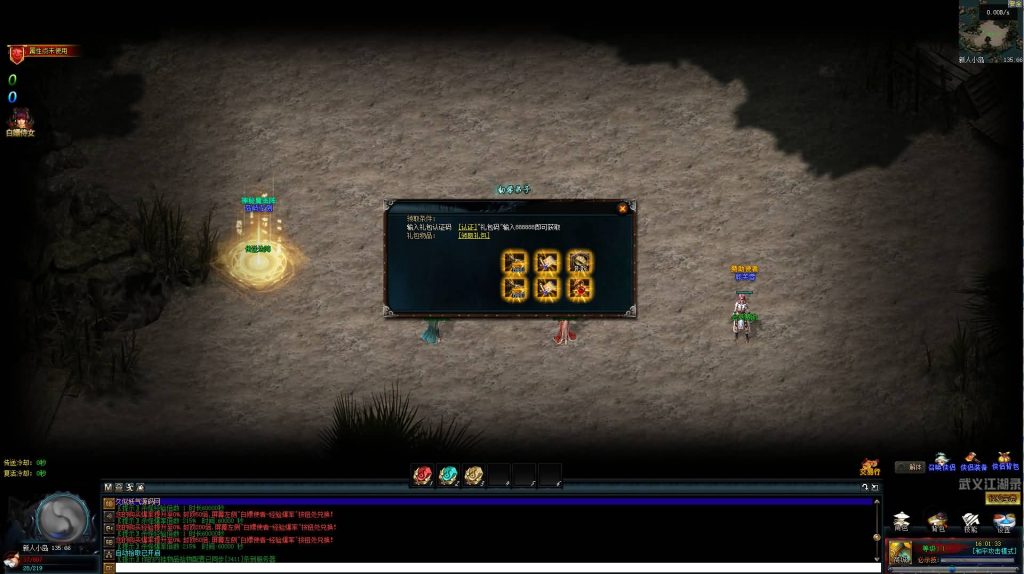Use the cyan potion hotbar slot
Viewport: 1024px width, 574px height.
[448, 474]
